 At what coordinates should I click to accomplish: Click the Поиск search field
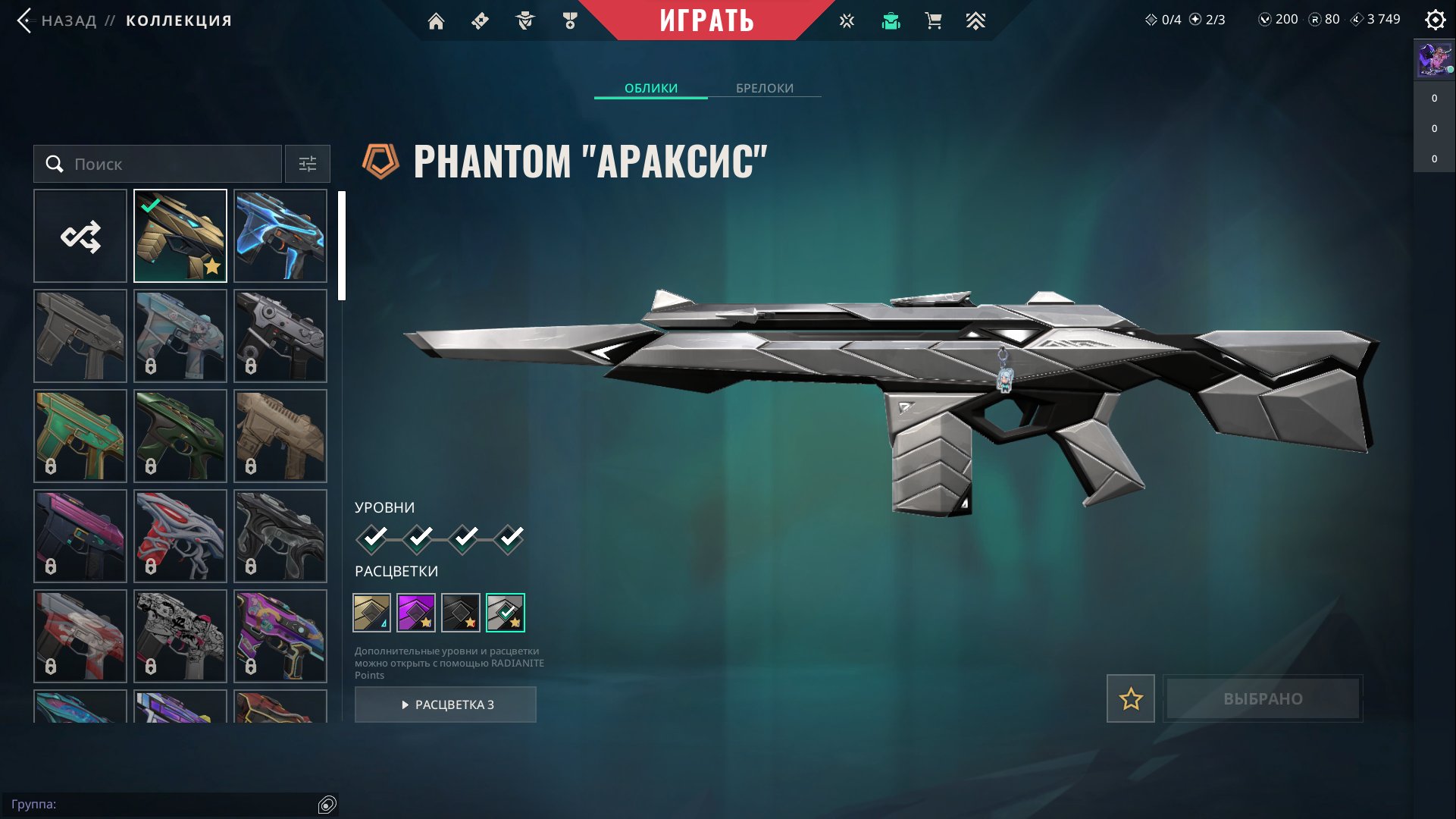[158, 164]
